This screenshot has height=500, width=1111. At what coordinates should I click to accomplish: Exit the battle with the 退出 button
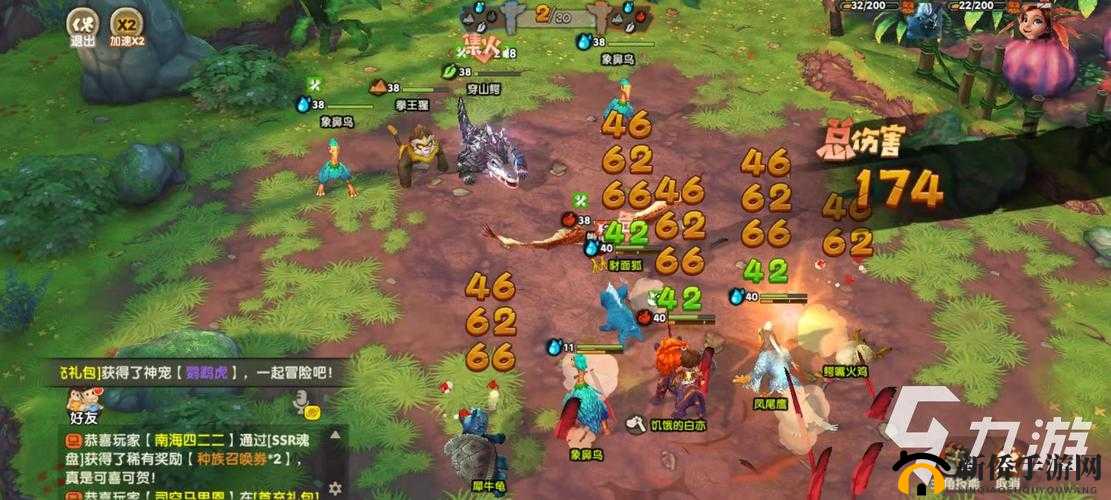tap(82, 25)
